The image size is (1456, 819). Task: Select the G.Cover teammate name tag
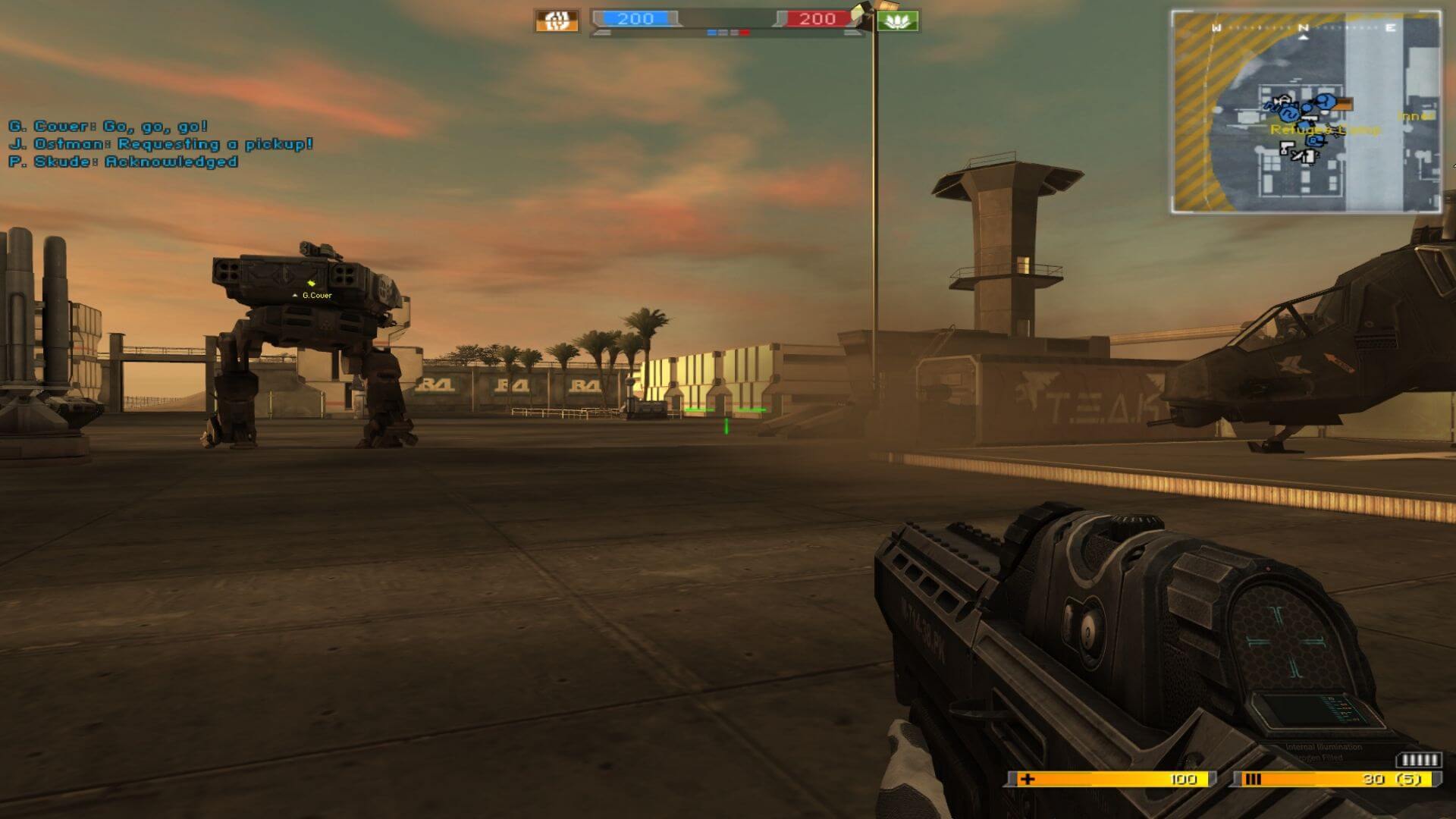click(x=317, y=295)
